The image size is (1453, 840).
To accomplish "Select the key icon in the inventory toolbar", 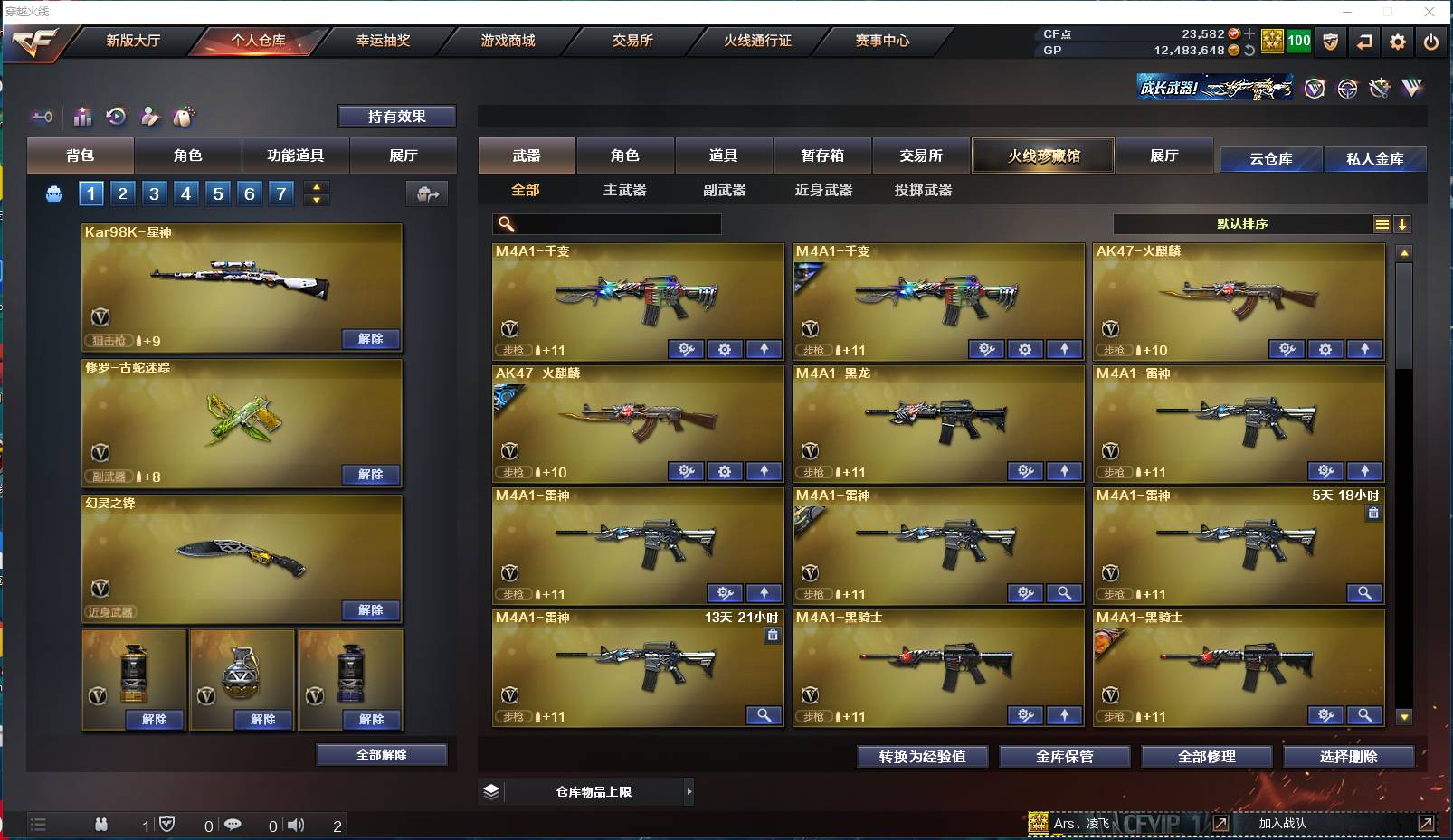I will tap(42, 117).
